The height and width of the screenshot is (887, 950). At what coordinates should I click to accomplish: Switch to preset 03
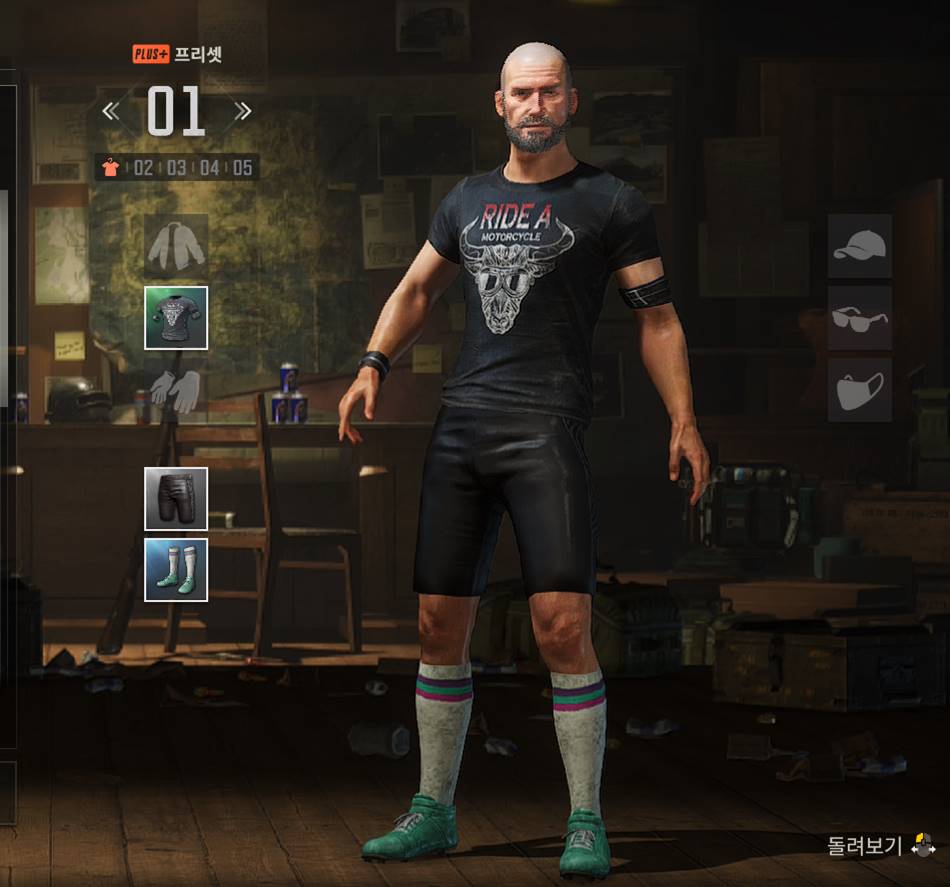click(x=176, y=167)
